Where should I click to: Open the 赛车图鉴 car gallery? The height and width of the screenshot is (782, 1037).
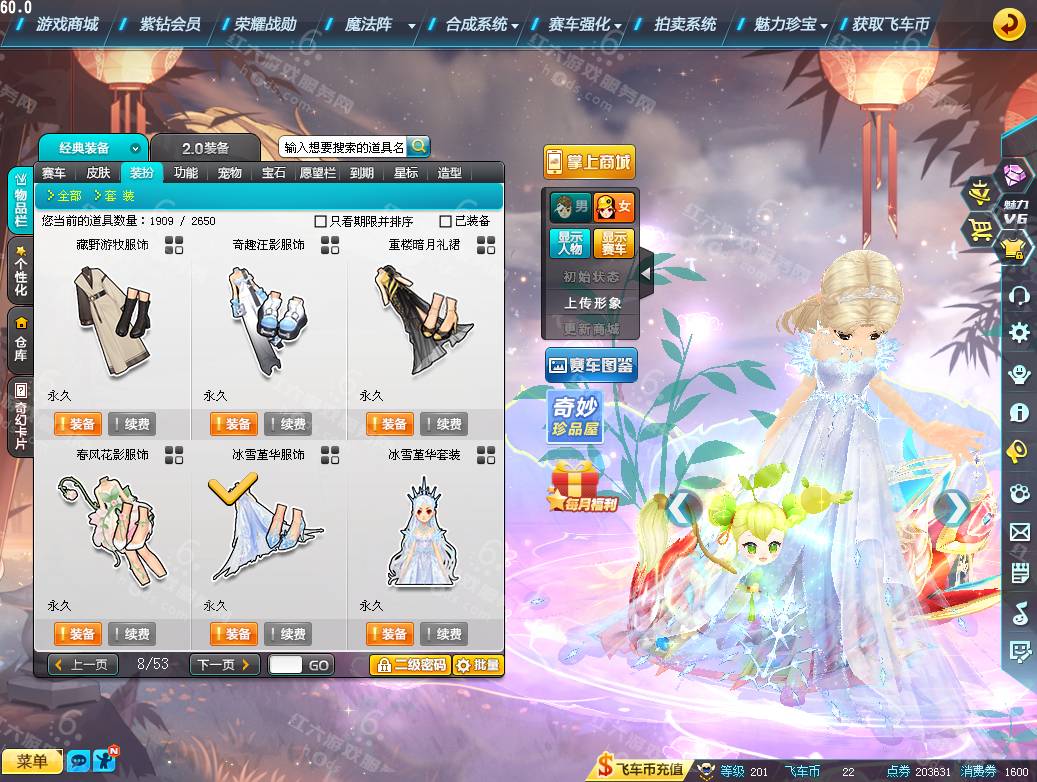pos(591,366)
